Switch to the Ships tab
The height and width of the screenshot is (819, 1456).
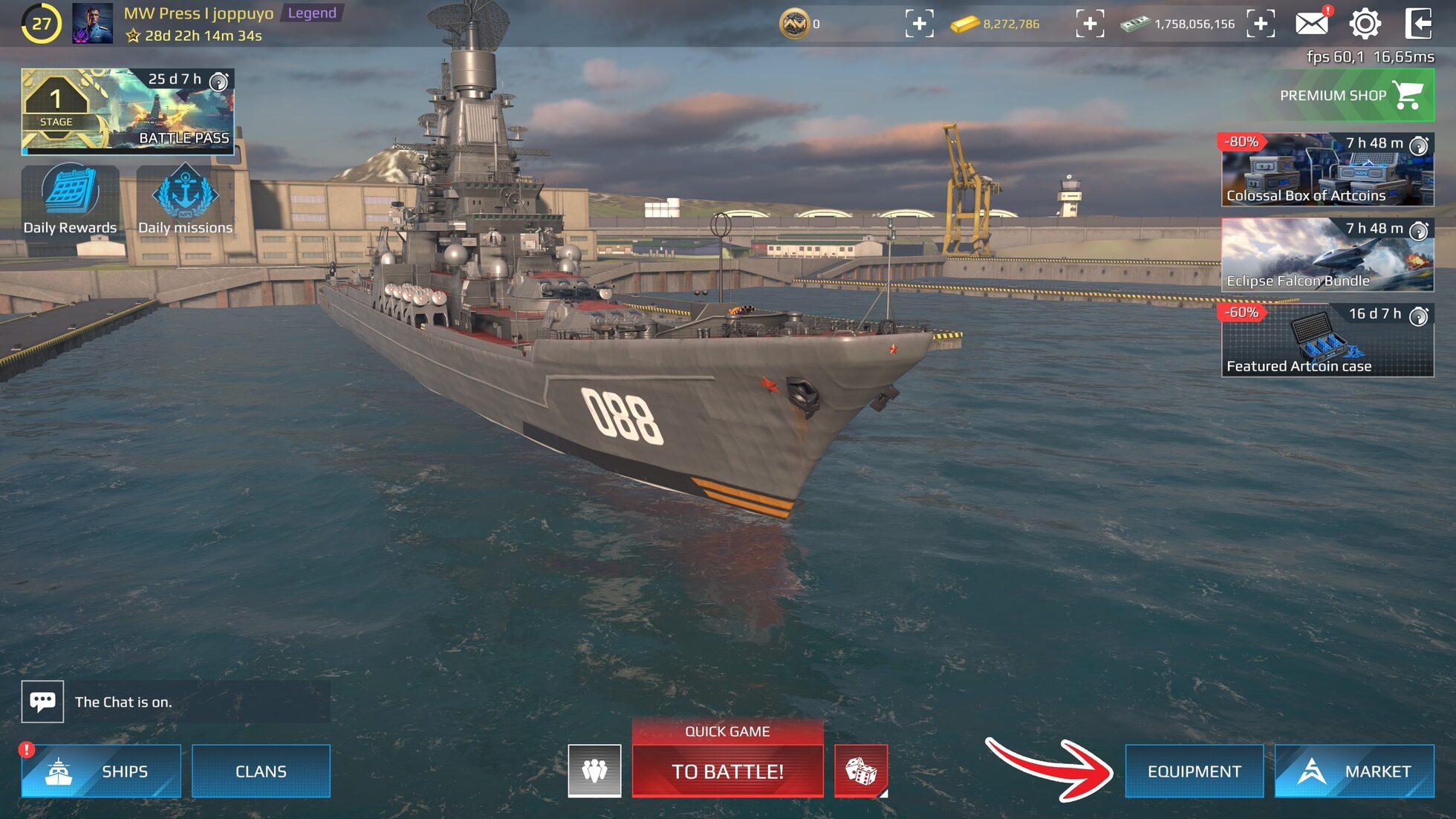pyautogui.click(x=101, y=771)
